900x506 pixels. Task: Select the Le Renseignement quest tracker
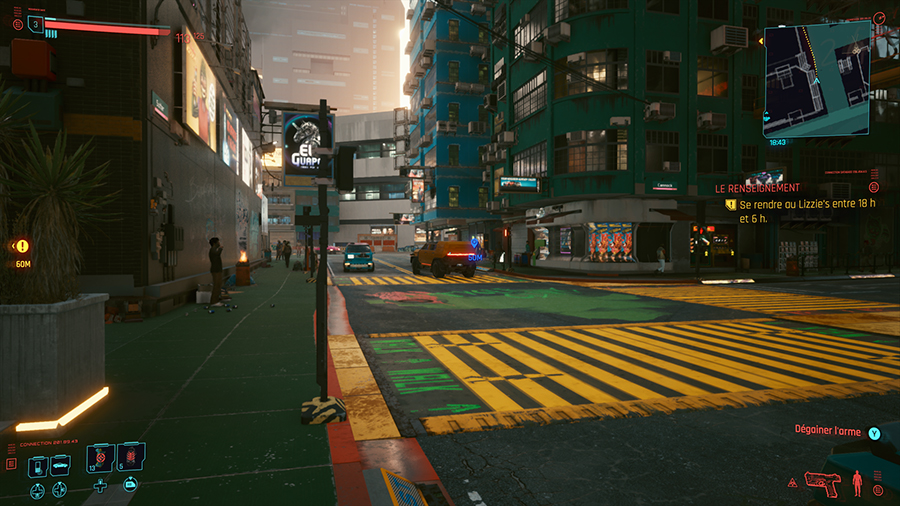[x=757, y=187]
